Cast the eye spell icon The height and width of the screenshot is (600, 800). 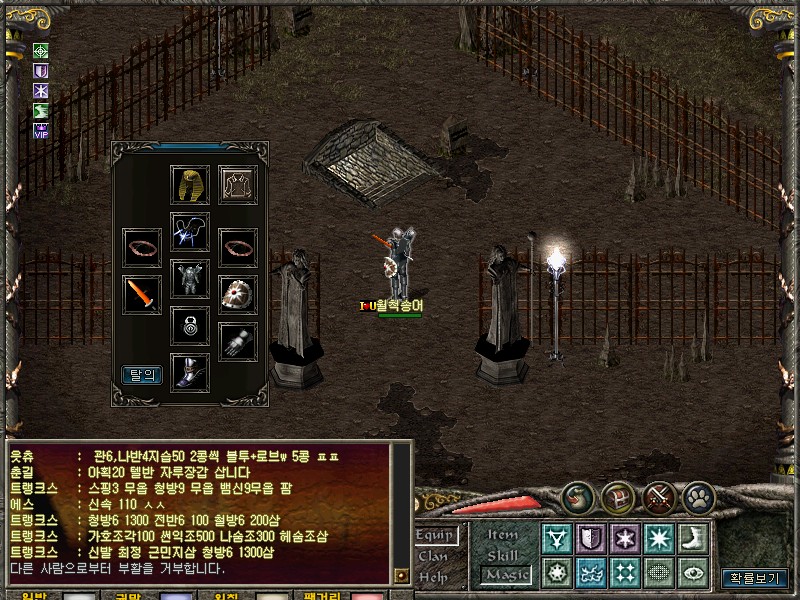point(692,573)
